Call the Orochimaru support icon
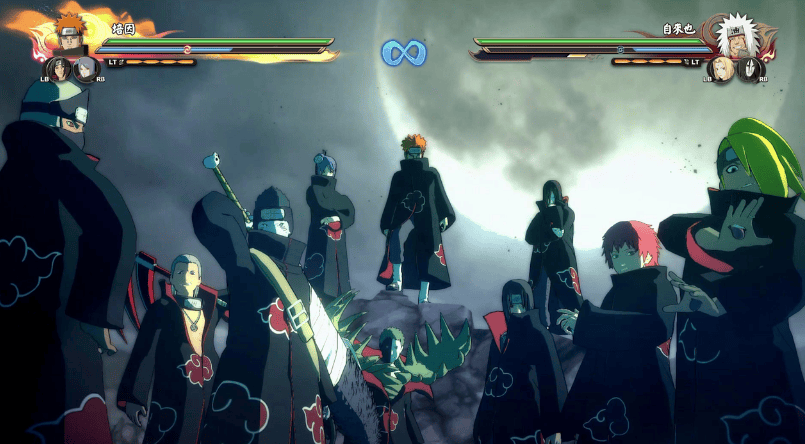The image size is (805, 444). click(x=750, y=69)
